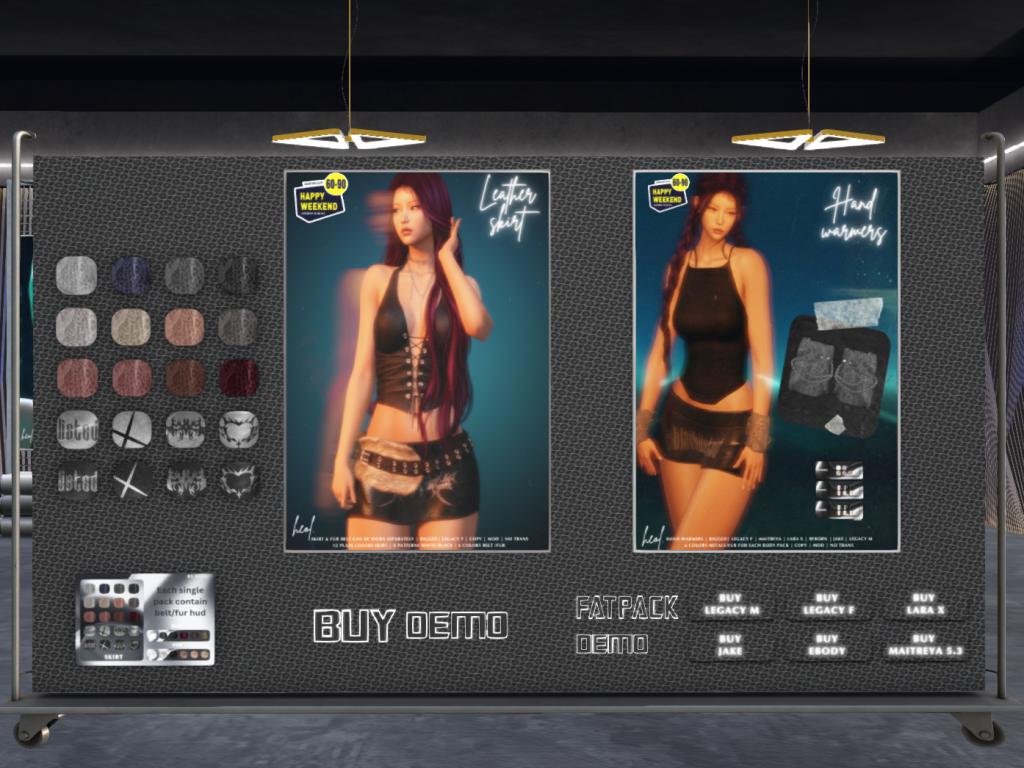
Task: Select the dark burgundy skirt swatch
Action: [x=239, y=378]
